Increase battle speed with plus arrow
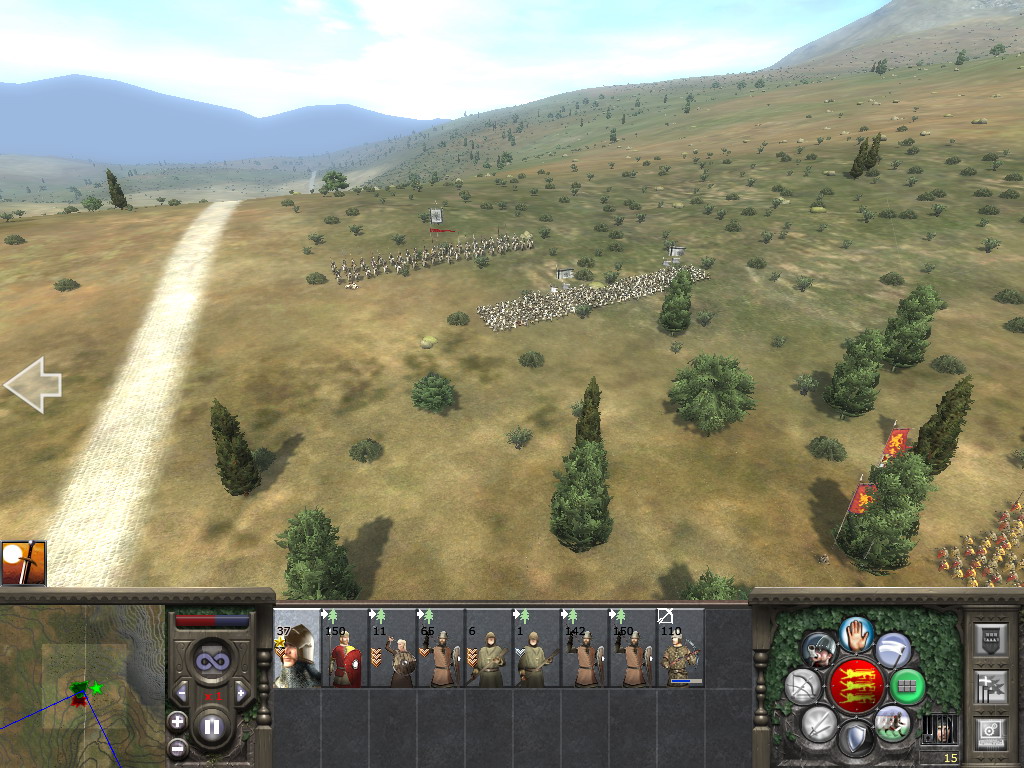The width and height of the screenshot is (1024, 768). pos(241,692)
